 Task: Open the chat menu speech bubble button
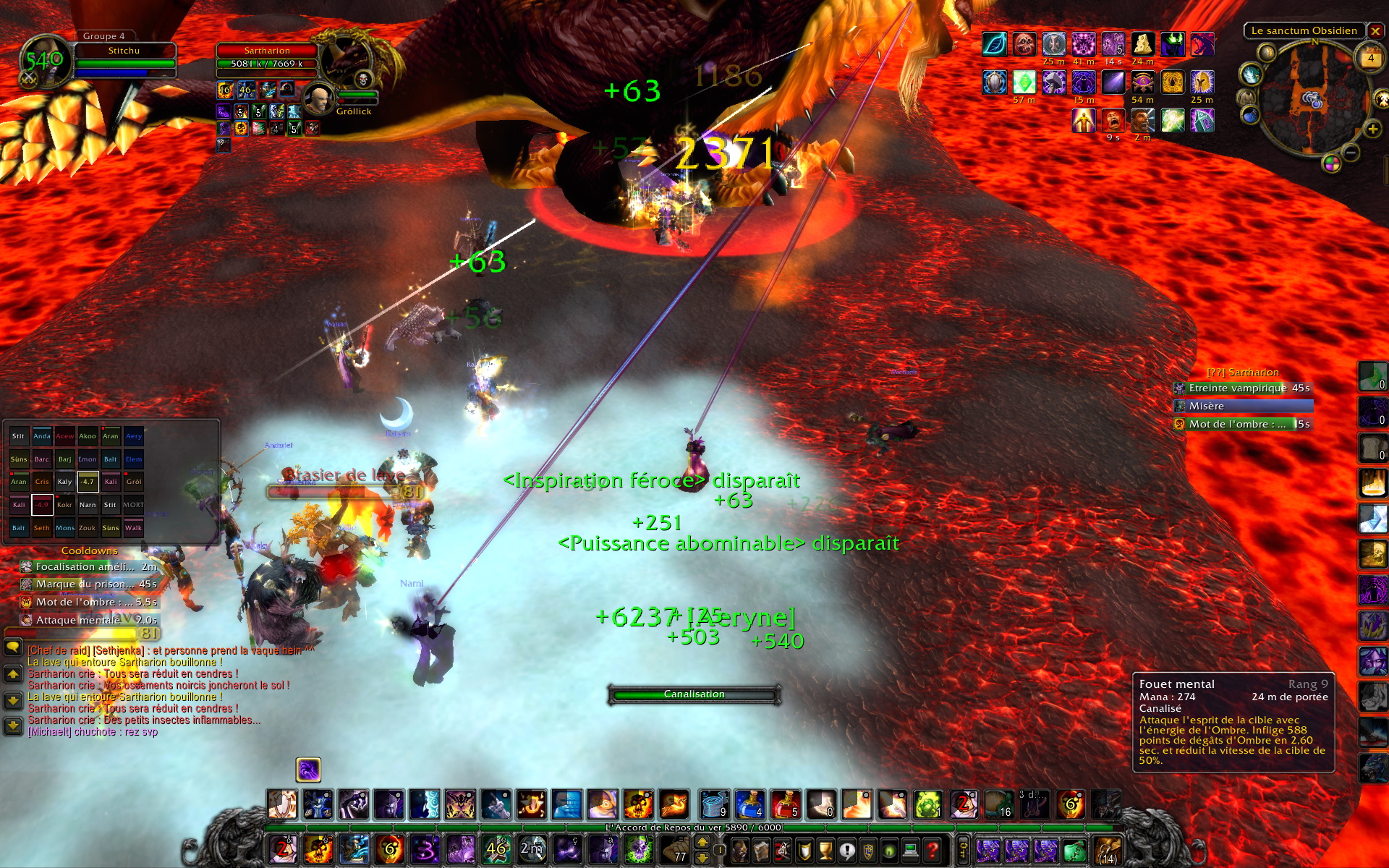point(13,647)
